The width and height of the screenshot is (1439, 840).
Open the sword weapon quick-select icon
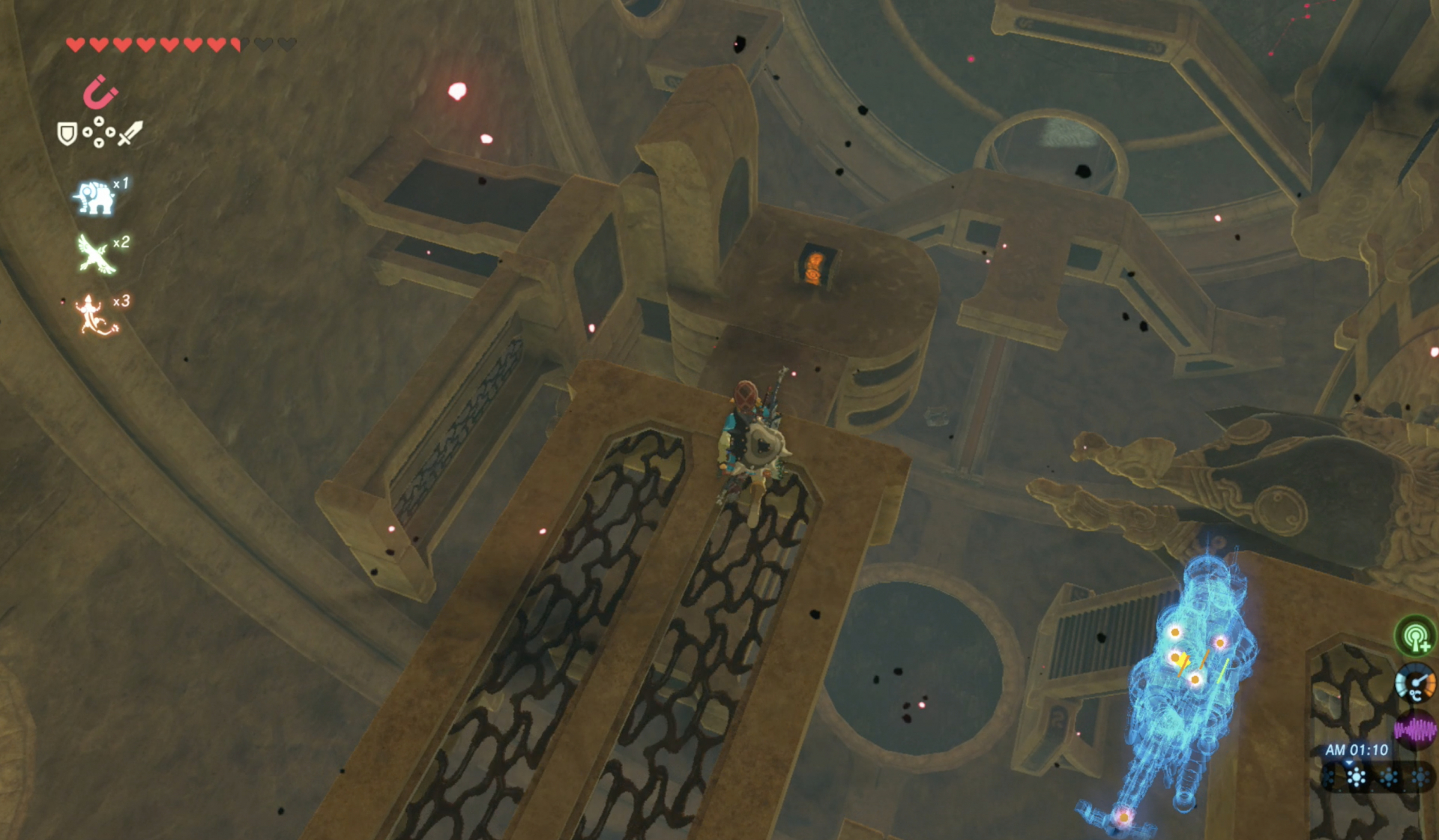[x=130, y=133]
